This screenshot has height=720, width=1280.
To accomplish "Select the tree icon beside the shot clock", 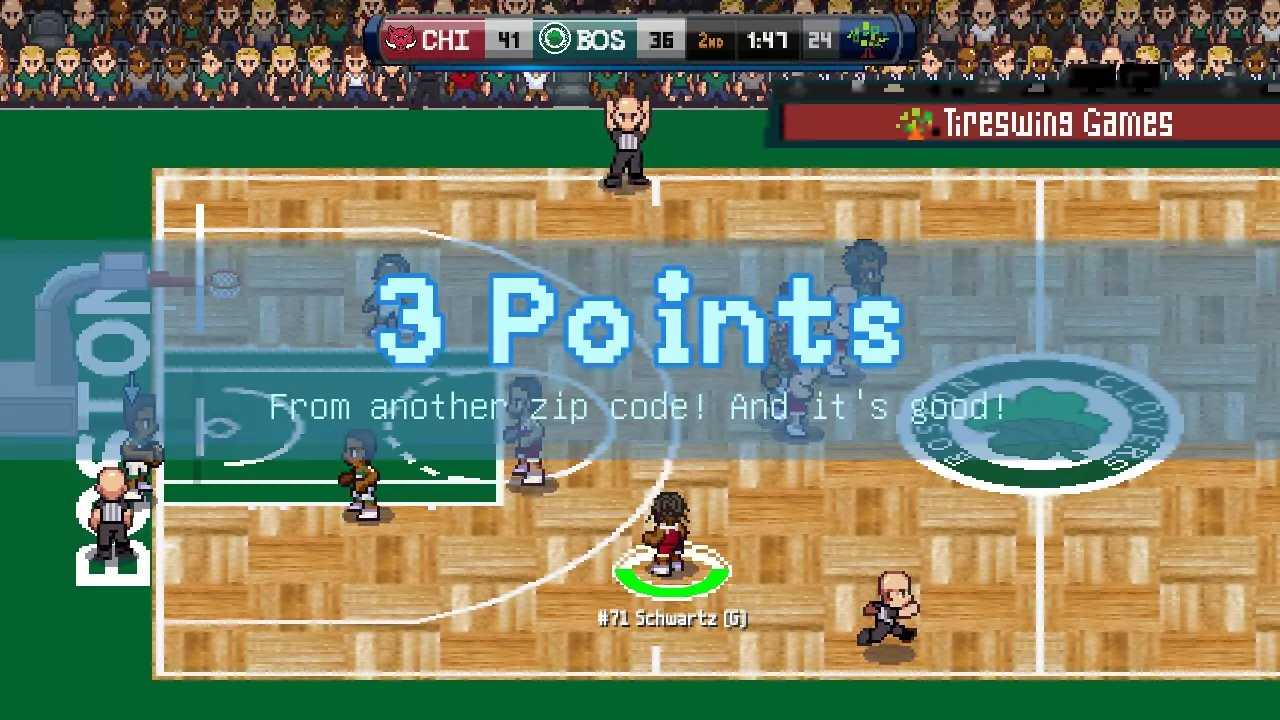I will tap(866, 38).
